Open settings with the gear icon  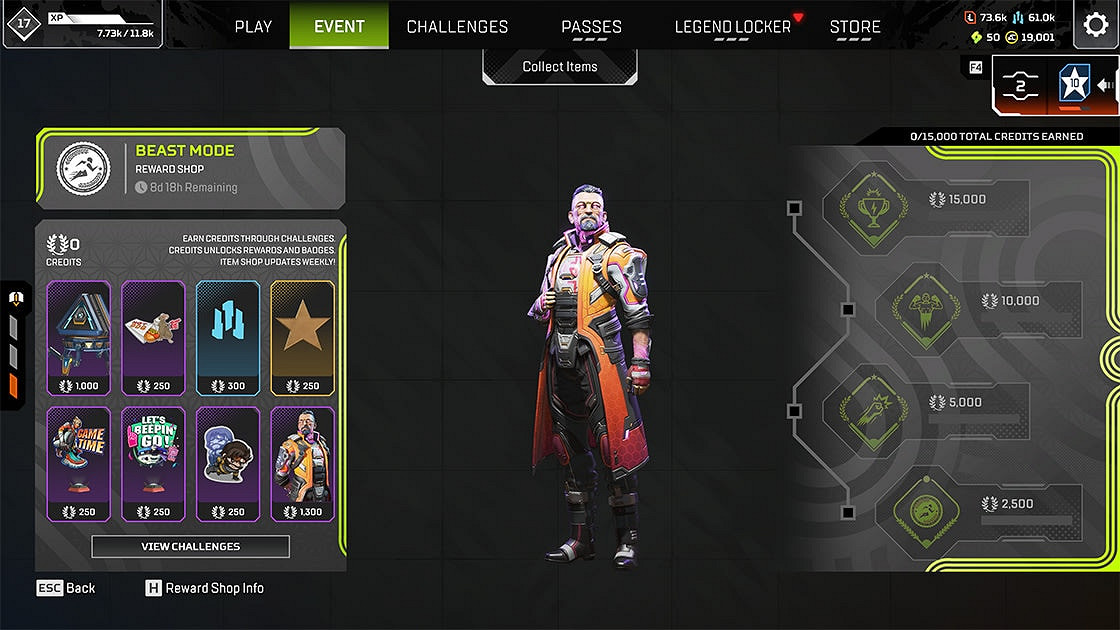pyautogui.click(x=1096, y=25)
